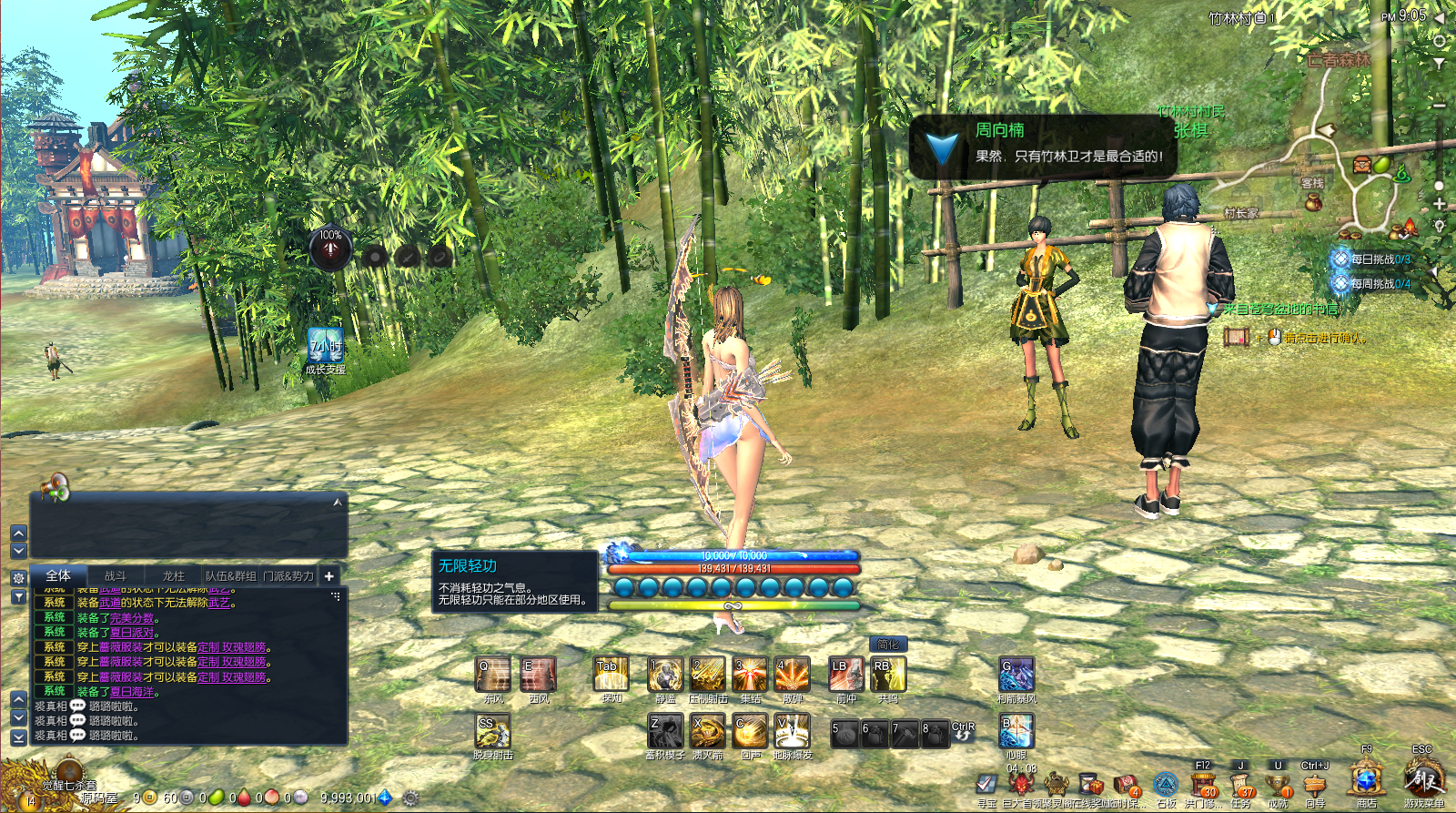The height and width of the screenshot is (813, 1456).
Task: Open chat settings gear icon
Action: [x=18, y=578]
